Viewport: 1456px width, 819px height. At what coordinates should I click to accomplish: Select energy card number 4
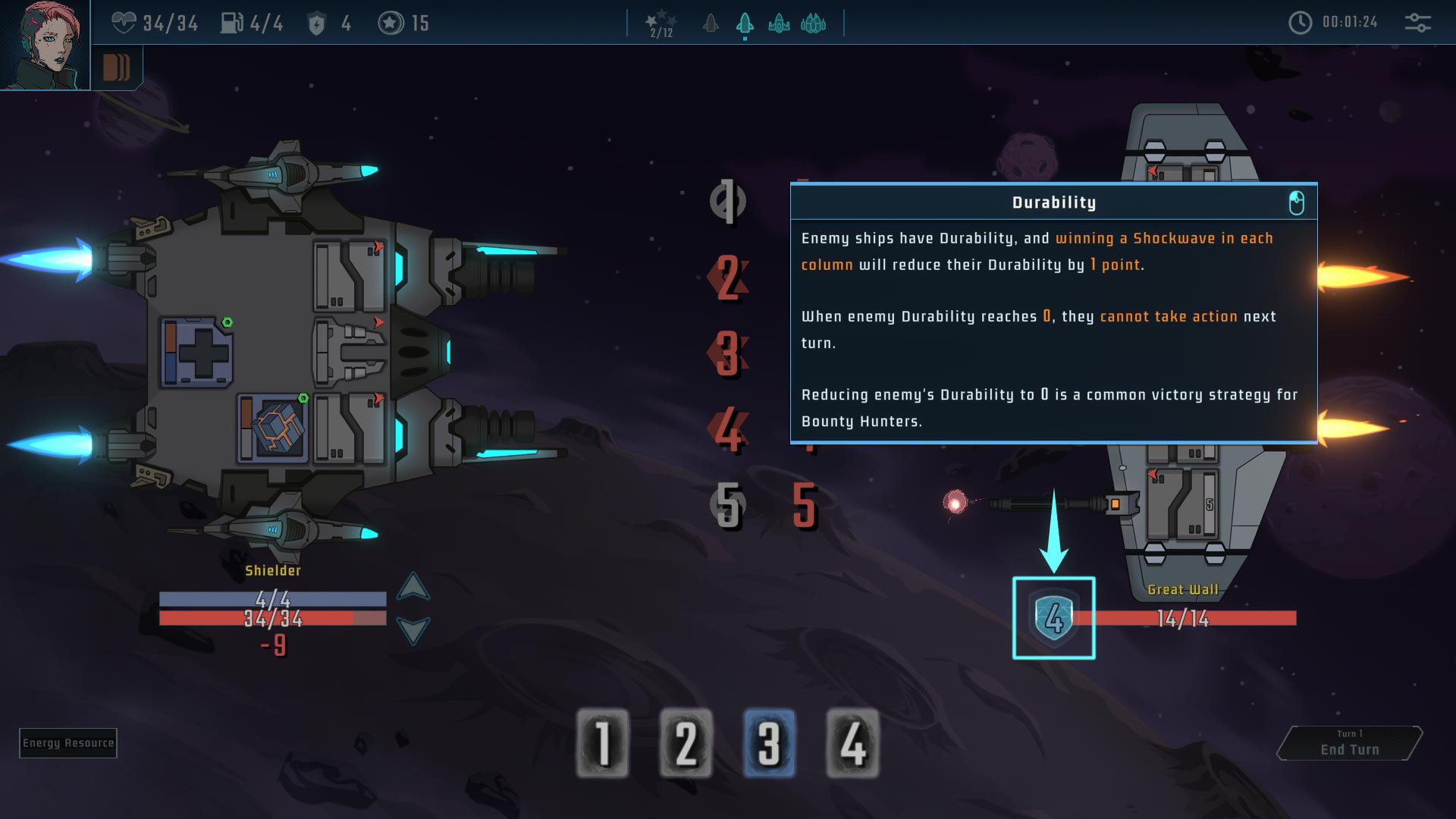tap(852, 743)
